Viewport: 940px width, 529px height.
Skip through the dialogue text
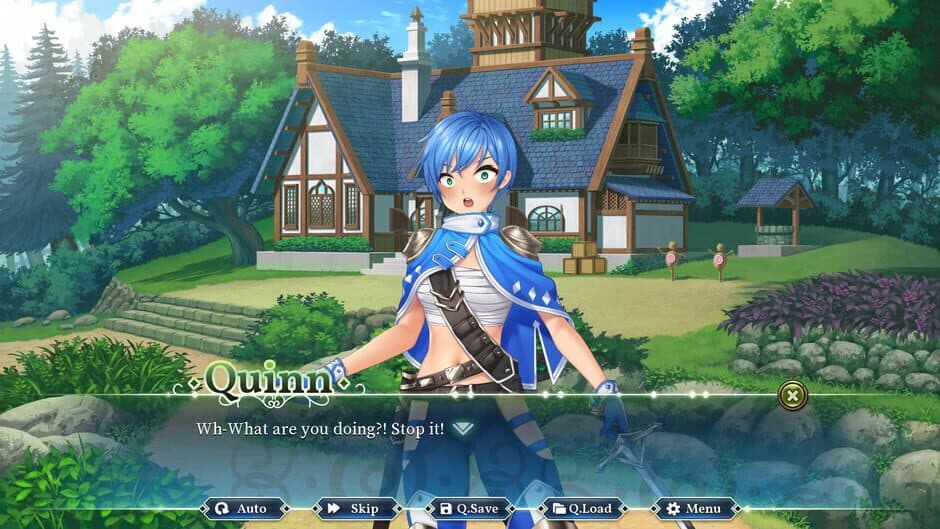coord(355,508)
